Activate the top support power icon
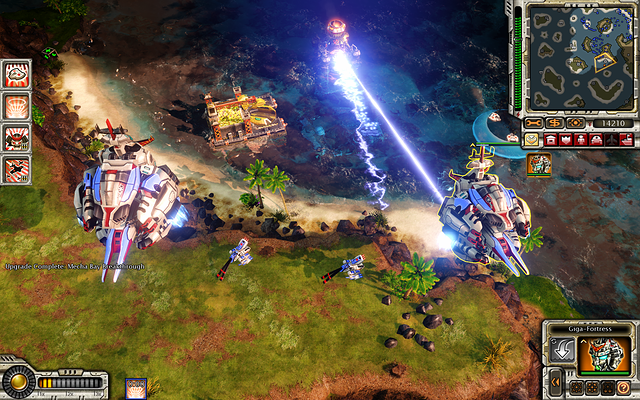The width and height of the screenshot is (640, 400). pos(17,73)
